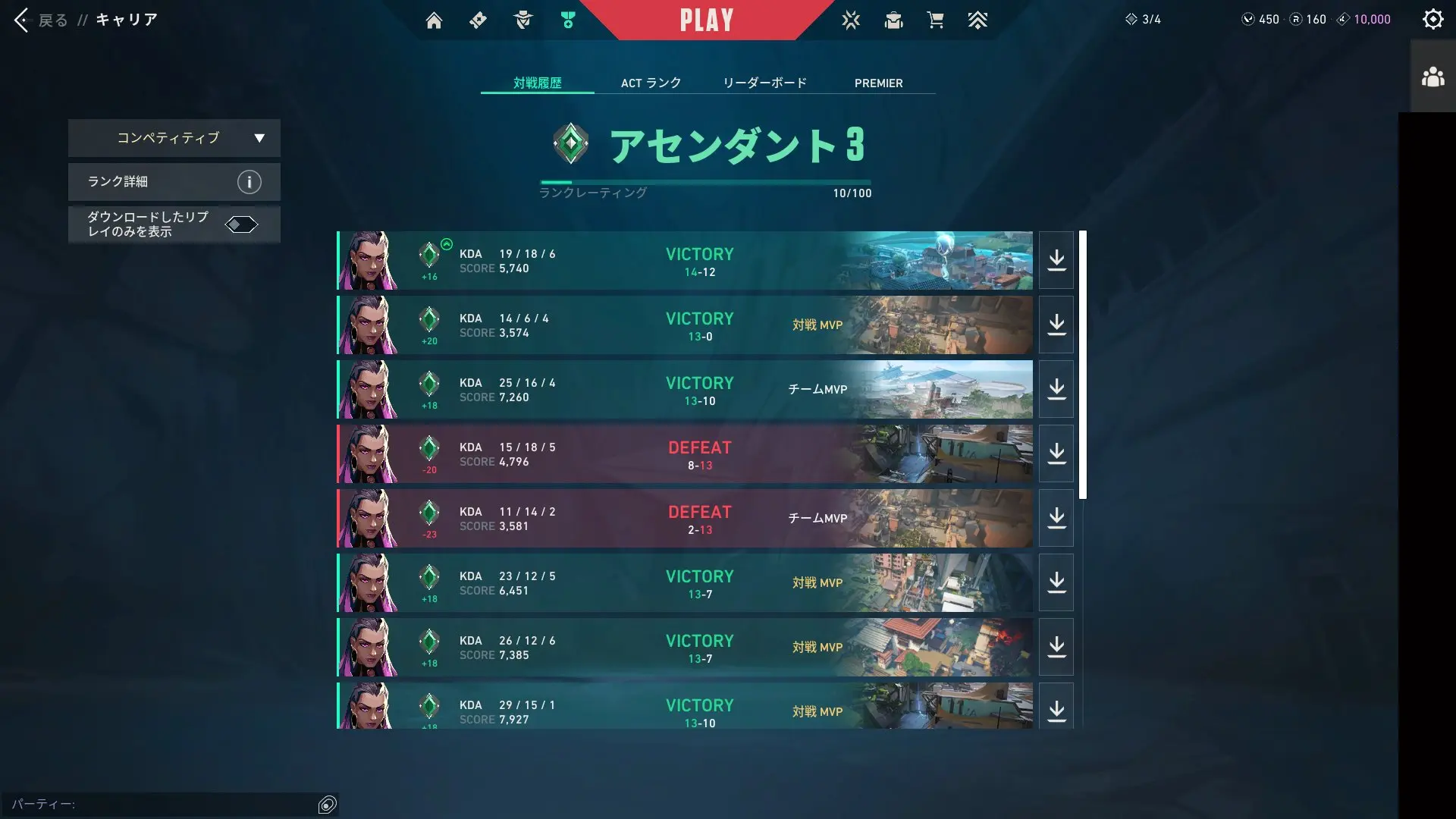Viewport: 1456px width, 819px height.
Task: Open the Store cart icon
Action: [x=936, y=20]
